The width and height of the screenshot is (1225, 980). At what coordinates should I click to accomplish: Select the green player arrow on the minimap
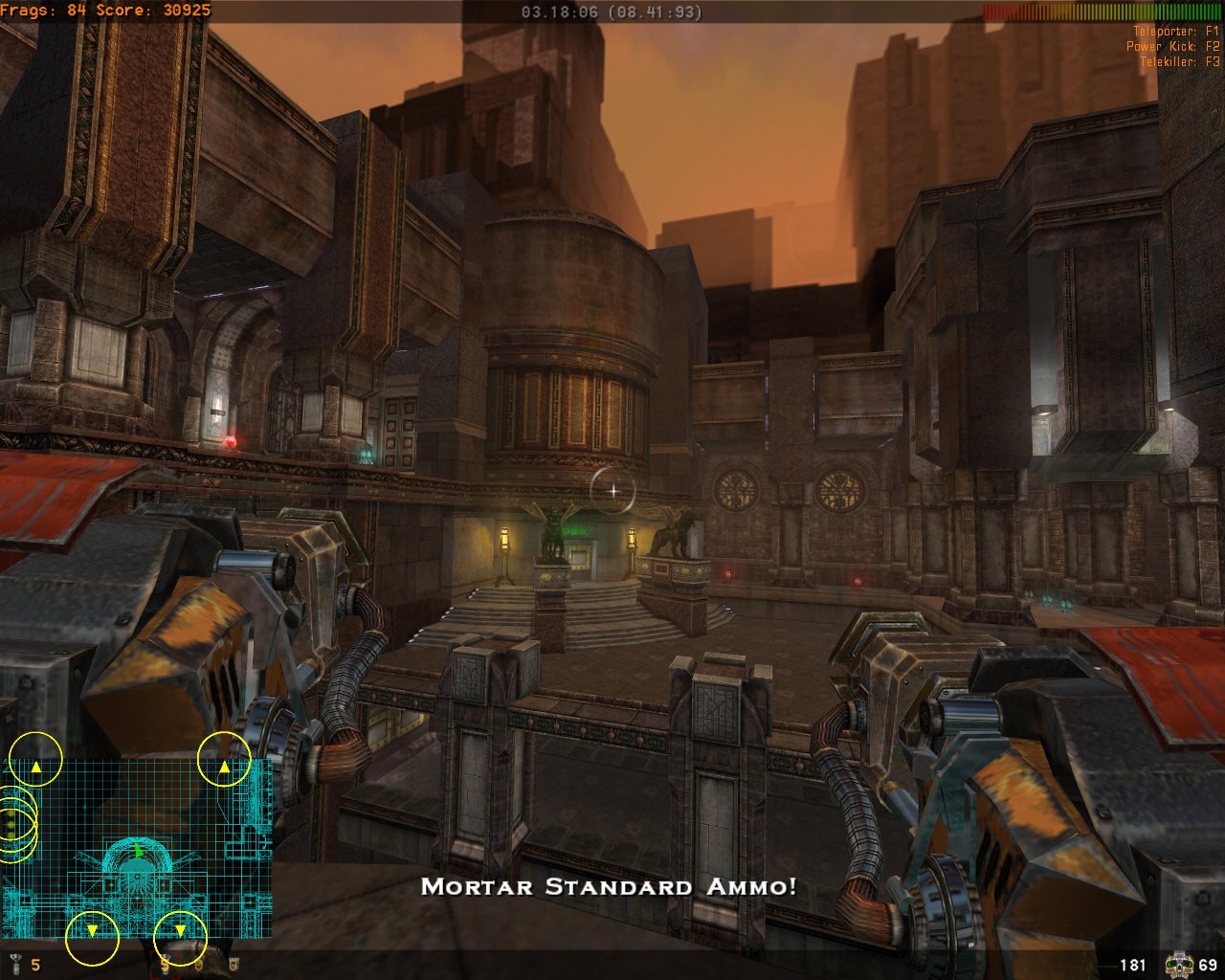[139, 850]
